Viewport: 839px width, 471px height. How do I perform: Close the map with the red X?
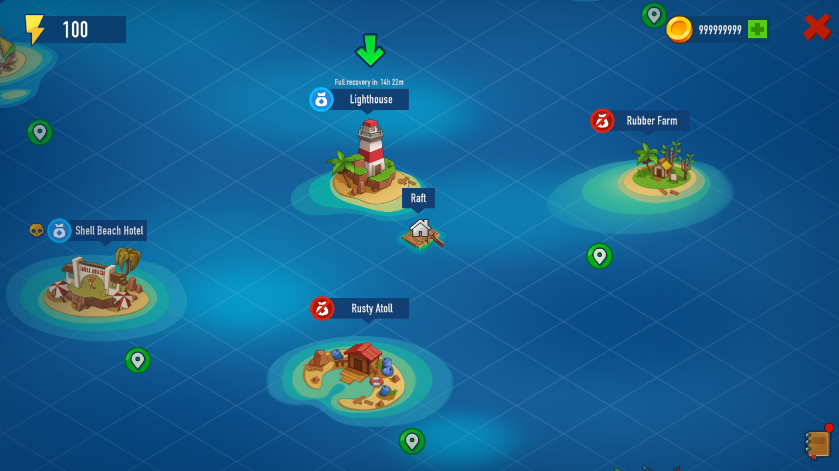tap(817, 28)
